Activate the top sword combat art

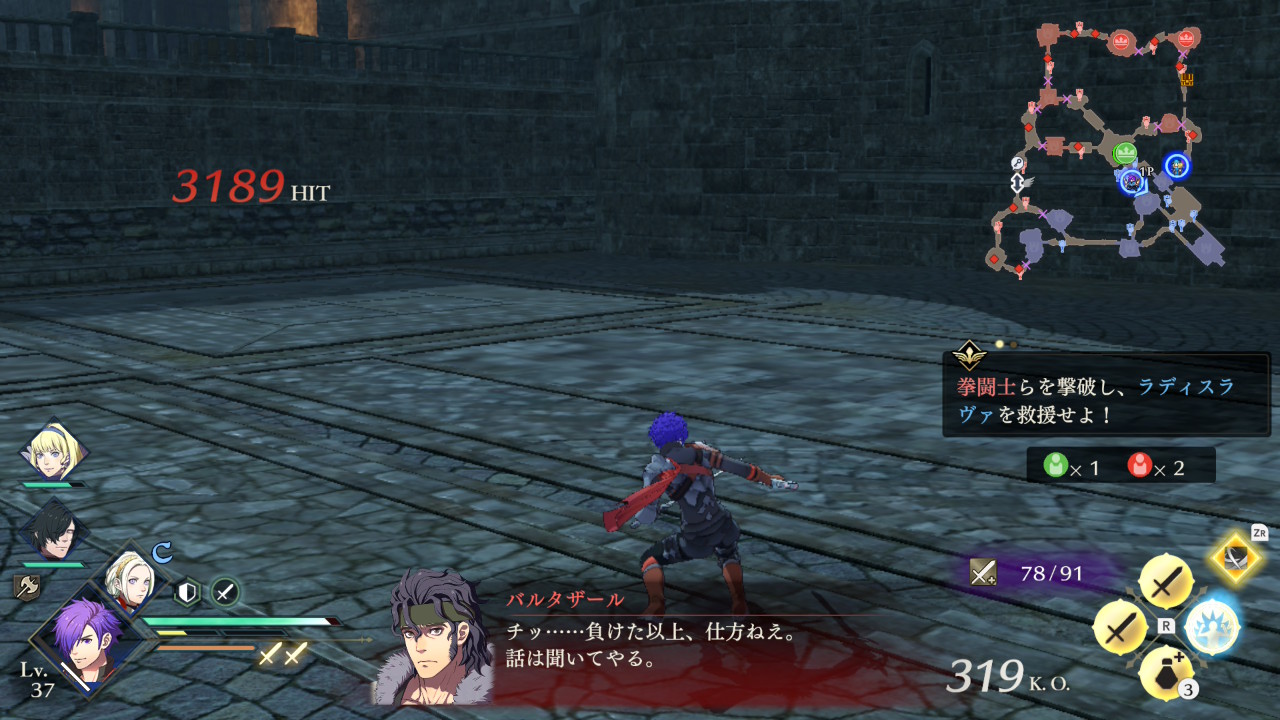point(1165,581)
